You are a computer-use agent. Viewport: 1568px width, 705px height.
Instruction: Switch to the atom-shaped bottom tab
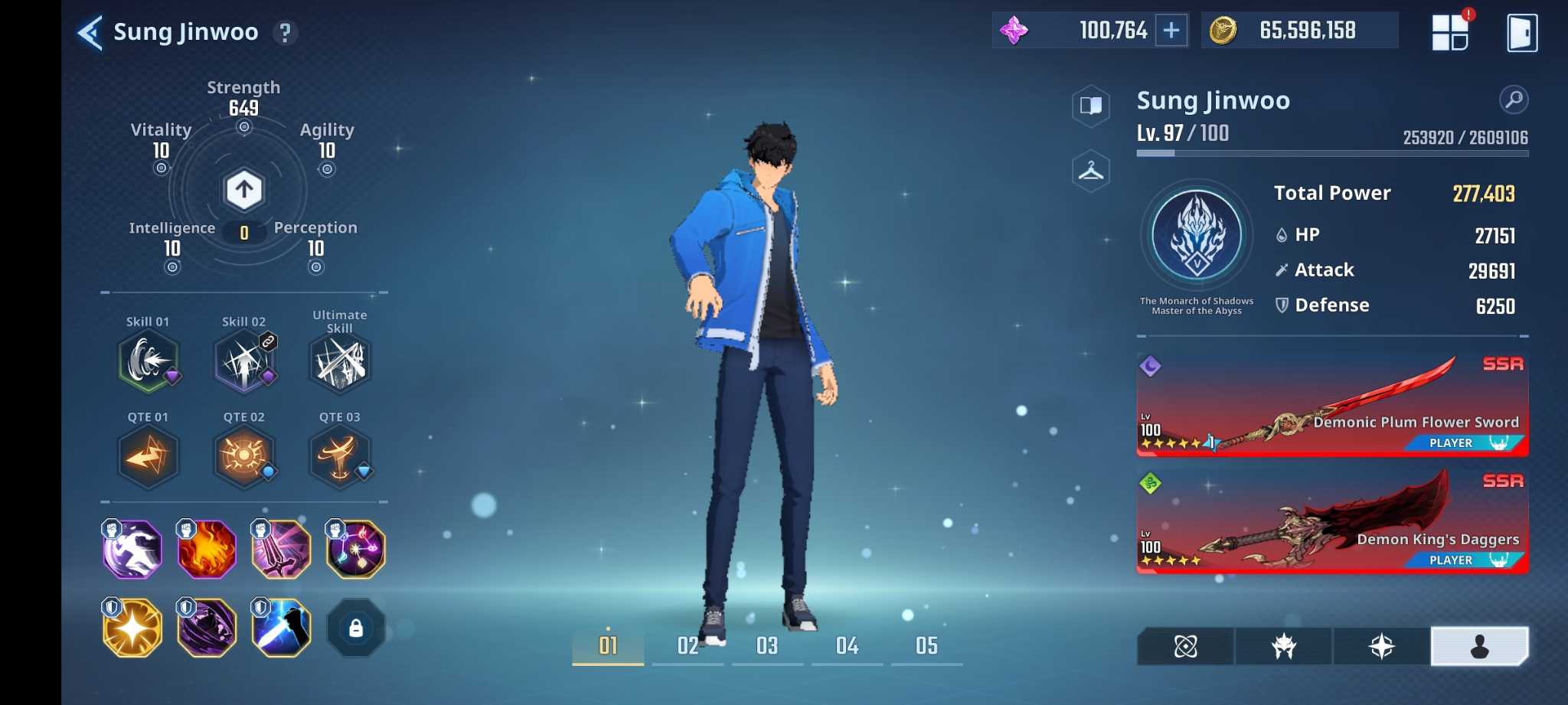[1185, 647]
